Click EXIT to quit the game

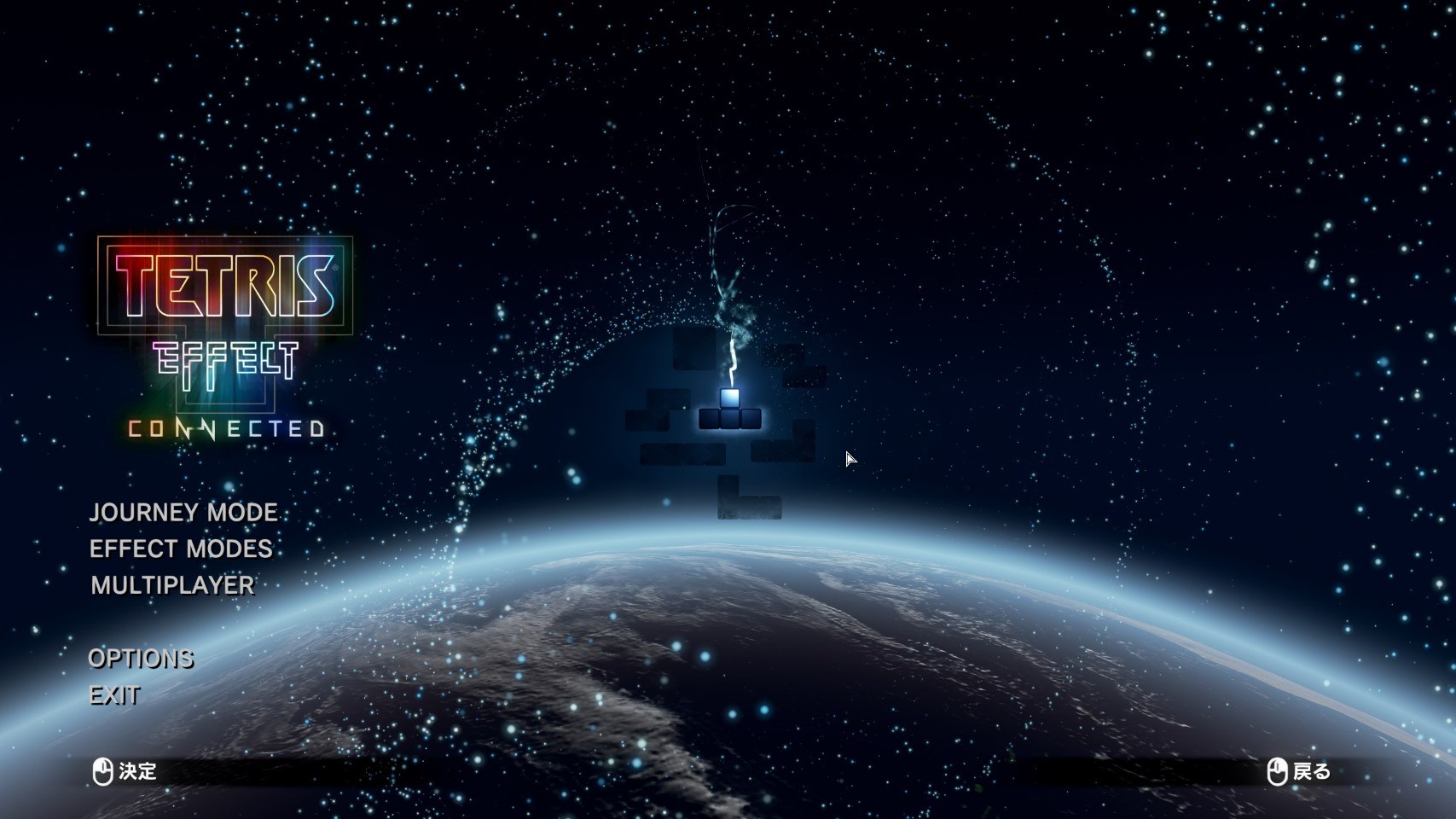coord(114,695)
